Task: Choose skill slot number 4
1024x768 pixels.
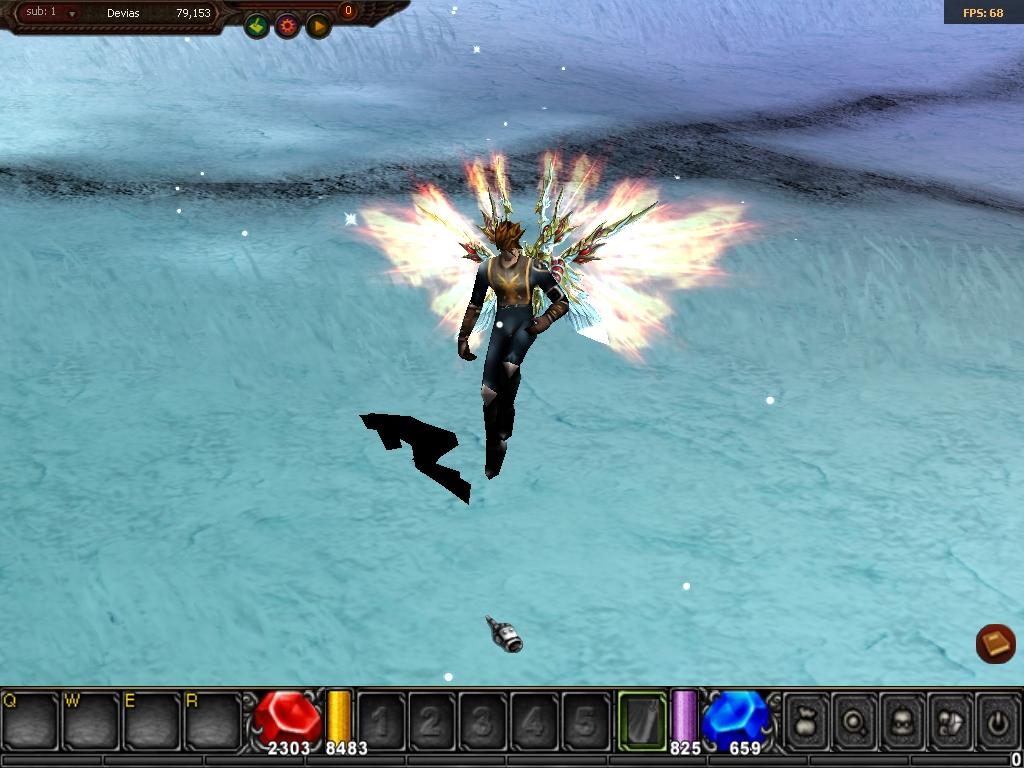Action: [534, 720]
